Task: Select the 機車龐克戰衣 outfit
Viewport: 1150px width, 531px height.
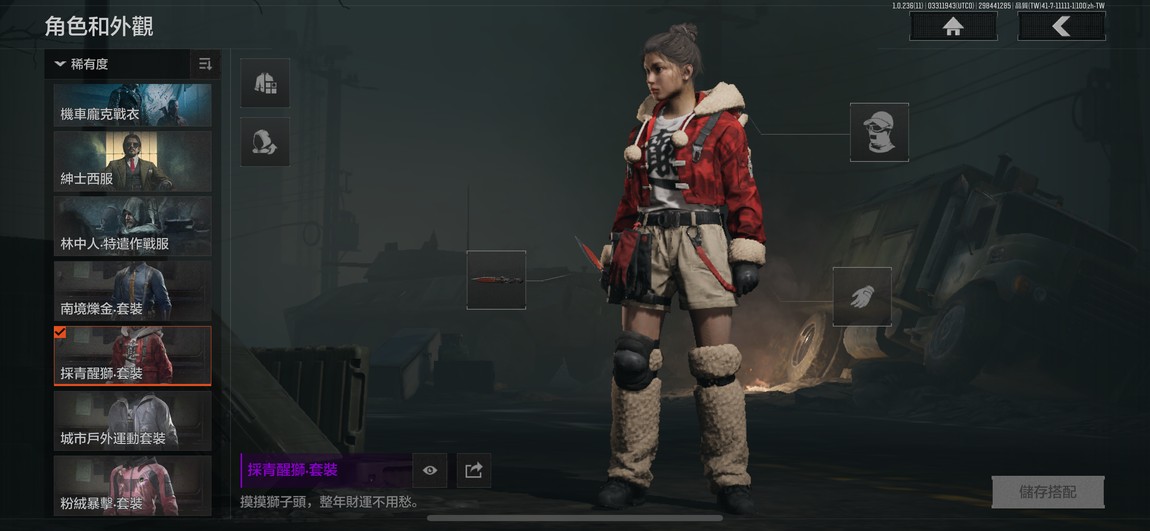Action: [133, 105]
